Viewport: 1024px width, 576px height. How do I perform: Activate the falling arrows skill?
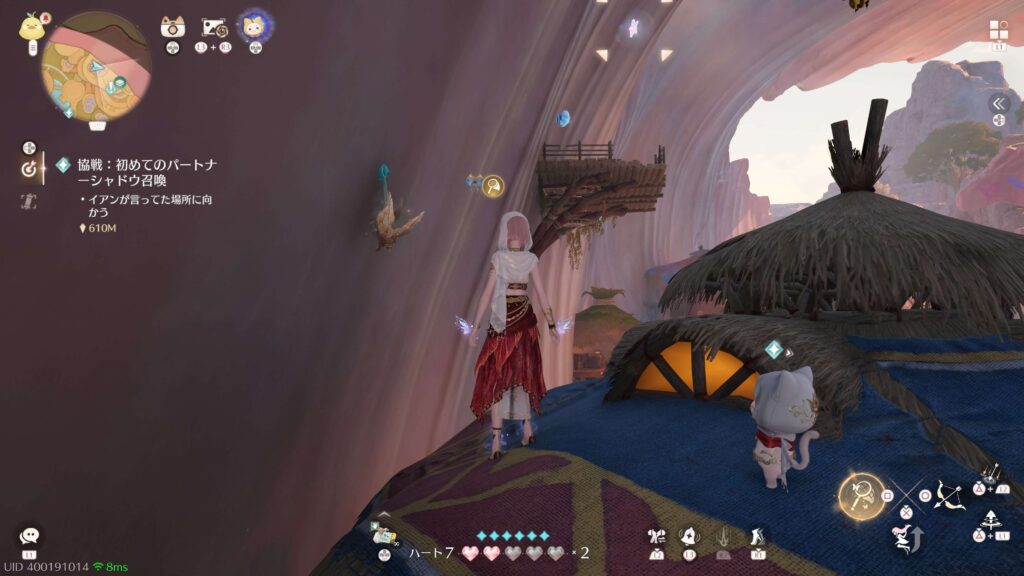991,473
